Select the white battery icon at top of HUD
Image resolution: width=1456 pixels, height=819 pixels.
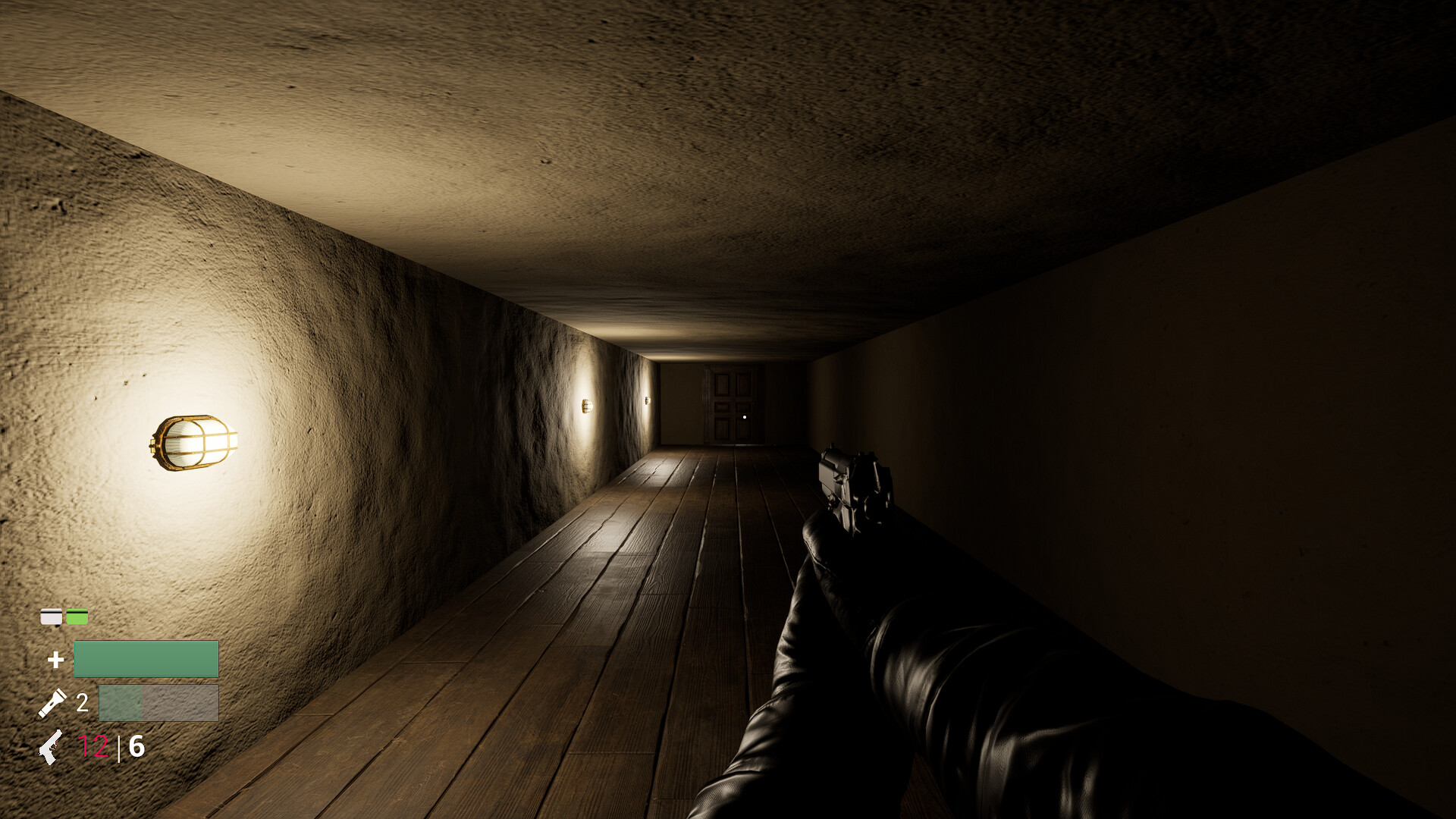point(51,616)
